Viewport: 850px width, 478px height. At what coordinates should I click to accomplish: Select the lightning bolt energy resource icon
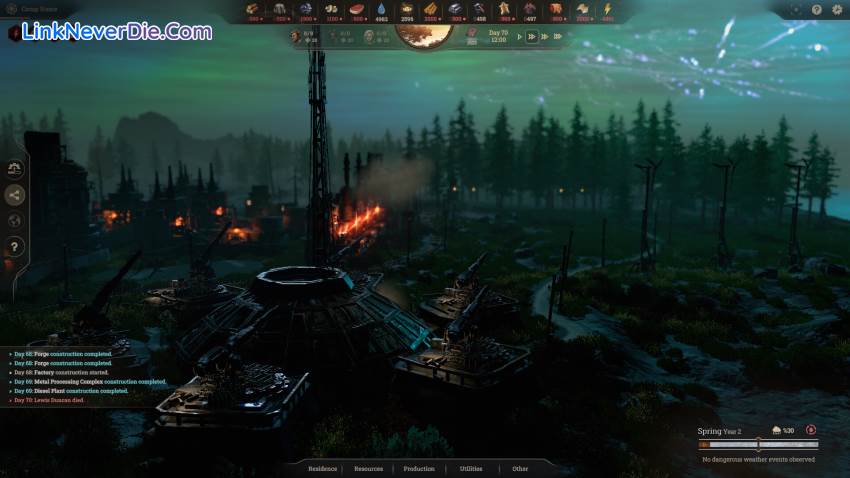607,9
